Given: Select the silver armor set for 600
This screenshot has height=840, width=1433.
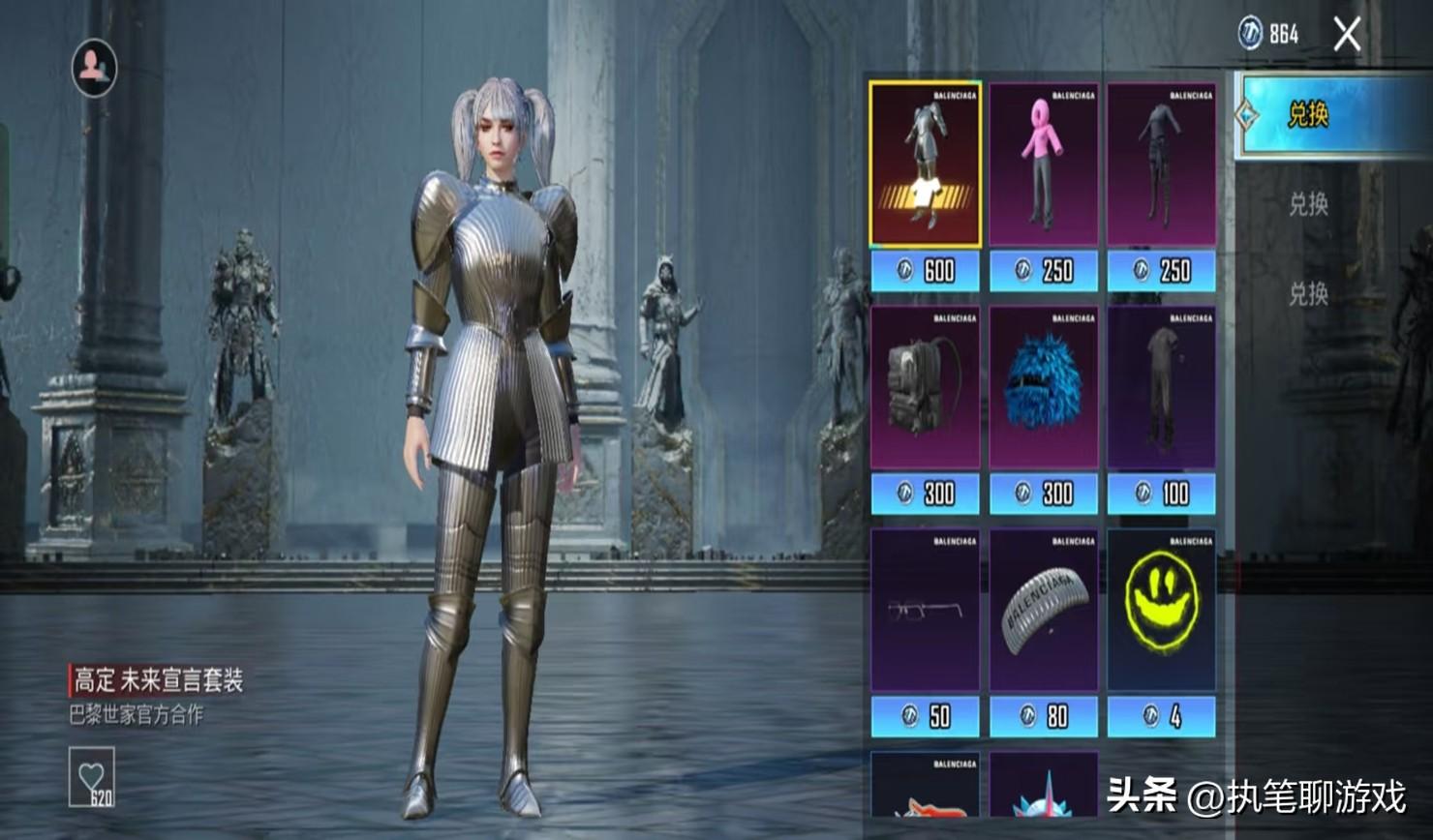Looking at the screenshot, I should pos(925,165).
